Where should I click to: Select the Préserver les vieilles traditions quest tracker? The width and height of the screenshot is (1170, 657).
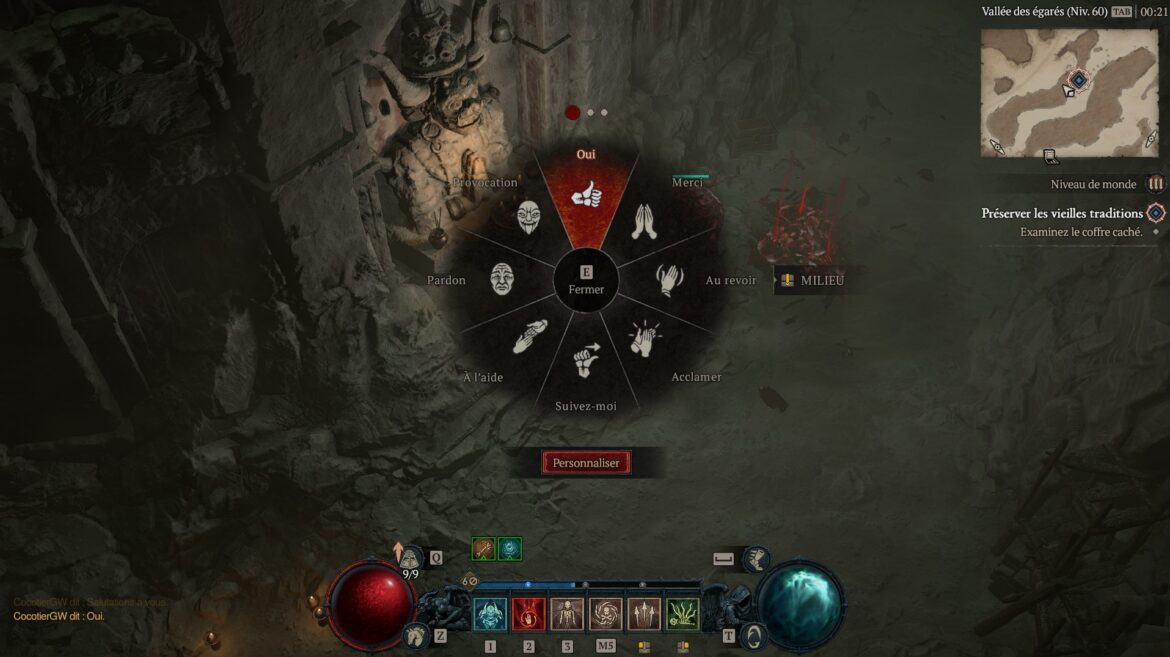pyautogui.click(x=1062, y=213)
